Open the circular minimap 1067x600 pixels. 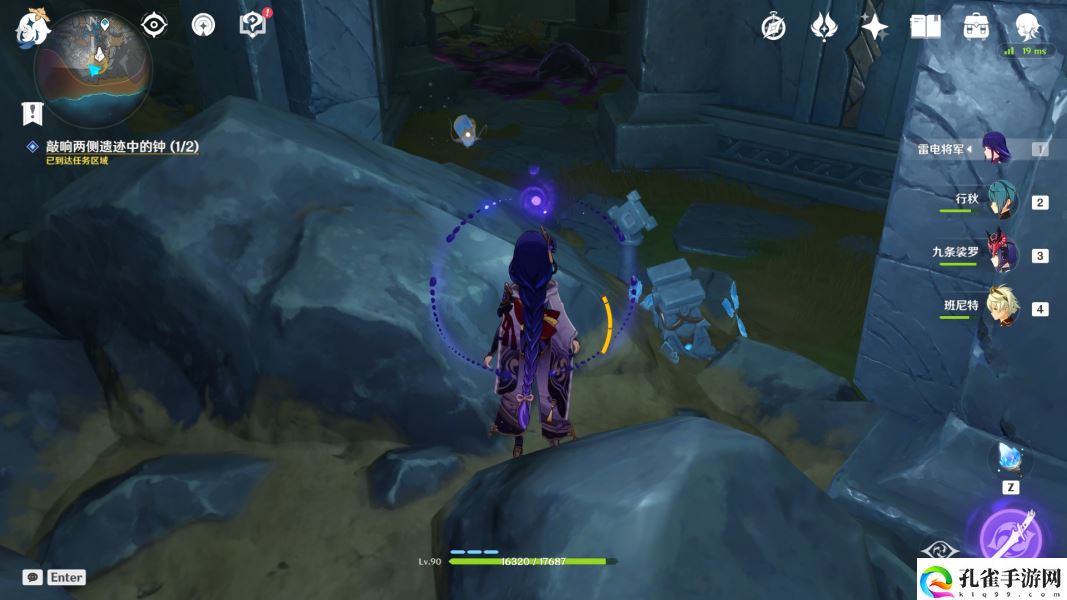[92, 68]
